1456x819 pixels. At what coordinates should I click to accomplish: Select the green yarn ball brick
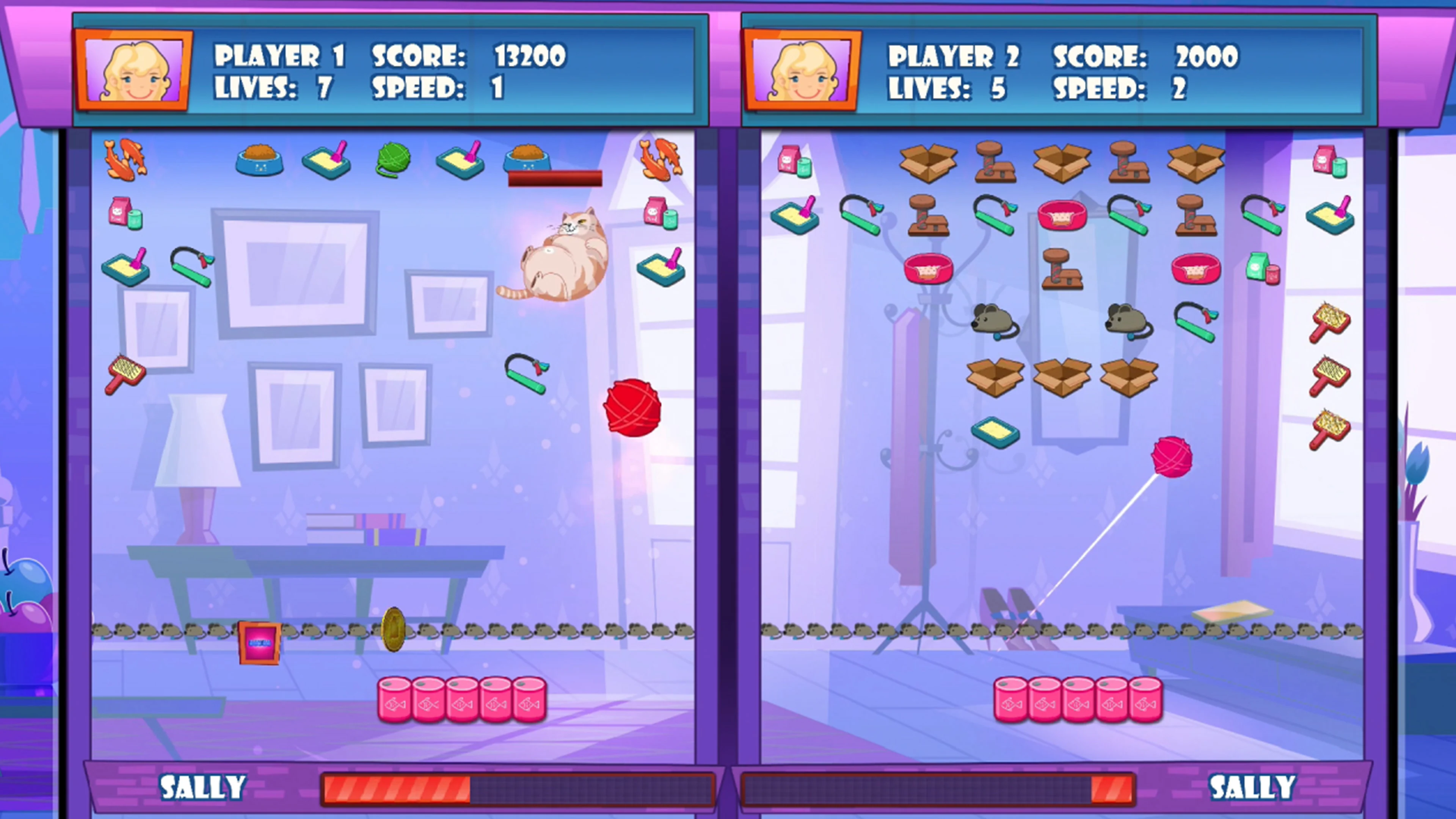(394, 160)
